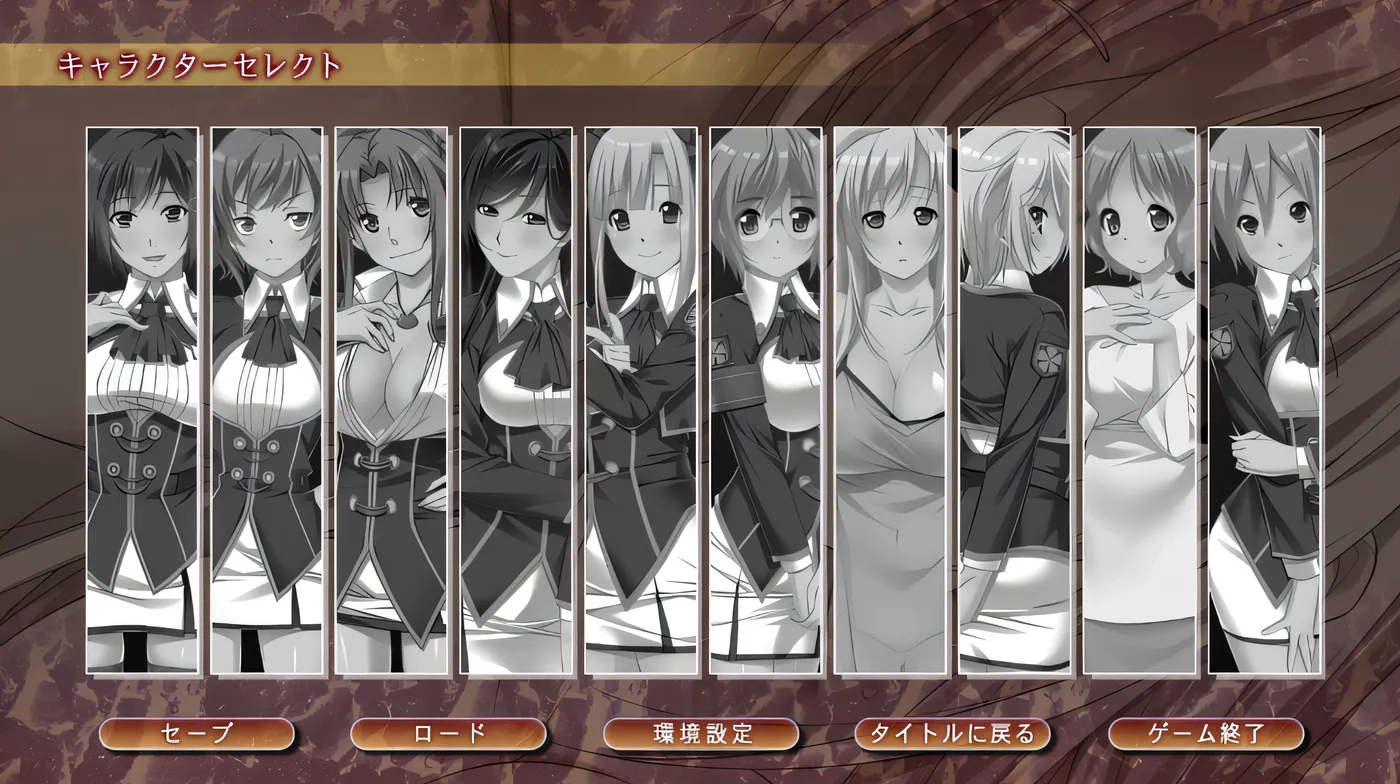The height and width of the screenshot is (784, 1400).
Task: Select the girl in the white blouse
Action: click(x=1140, y=400)
